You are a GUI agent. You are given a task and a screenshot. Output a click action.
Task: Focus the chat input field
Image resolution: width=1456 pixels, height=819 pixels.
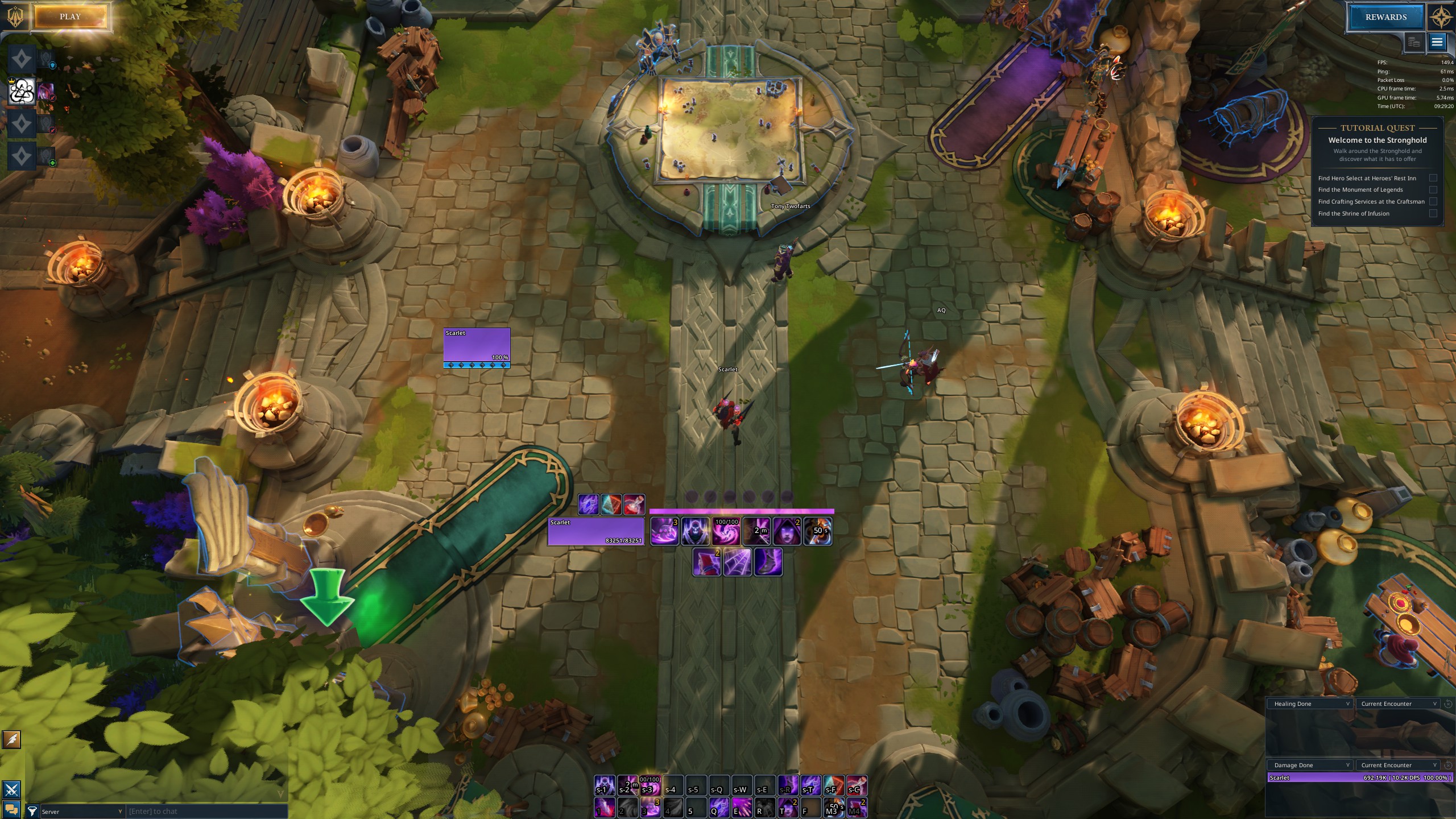[207, 812]
